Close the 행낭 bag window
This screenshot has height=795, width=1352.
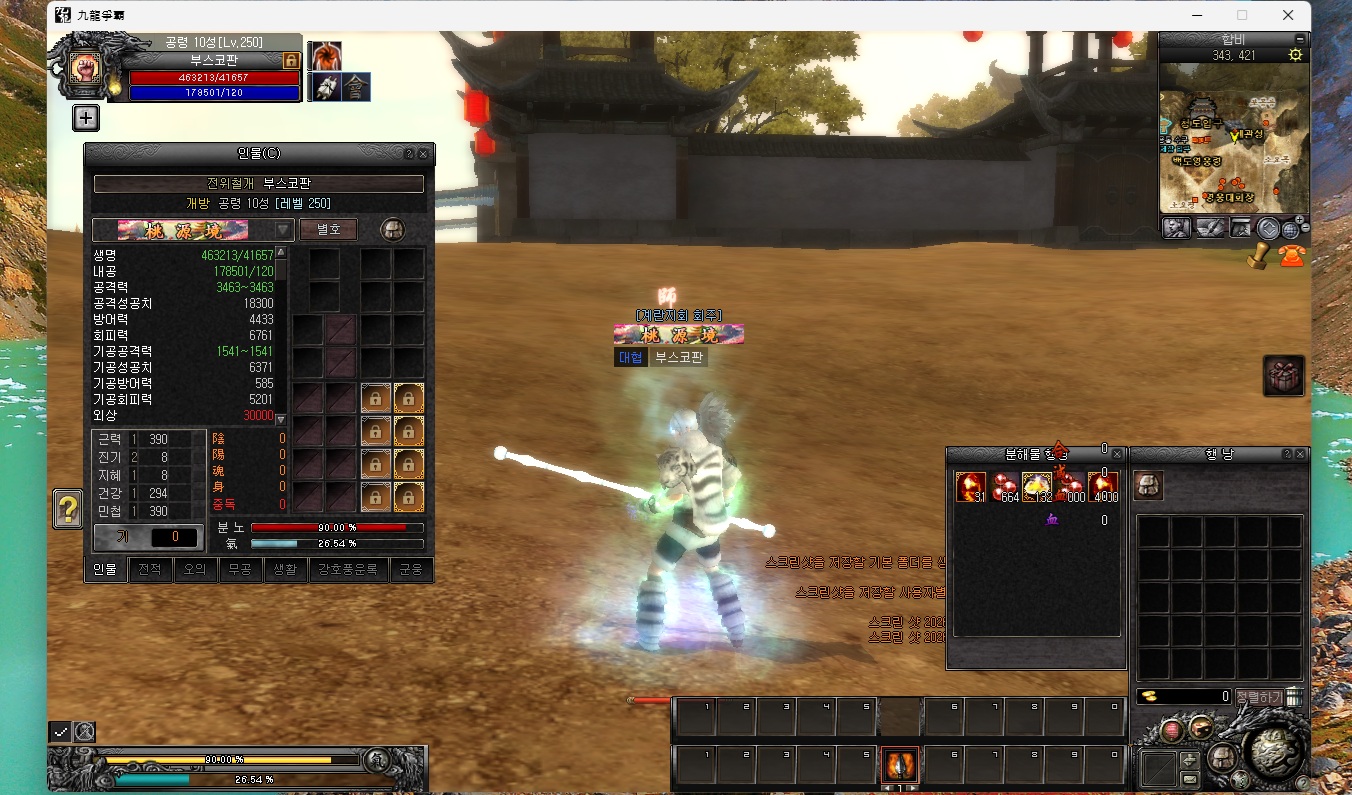click(1302, 454)
